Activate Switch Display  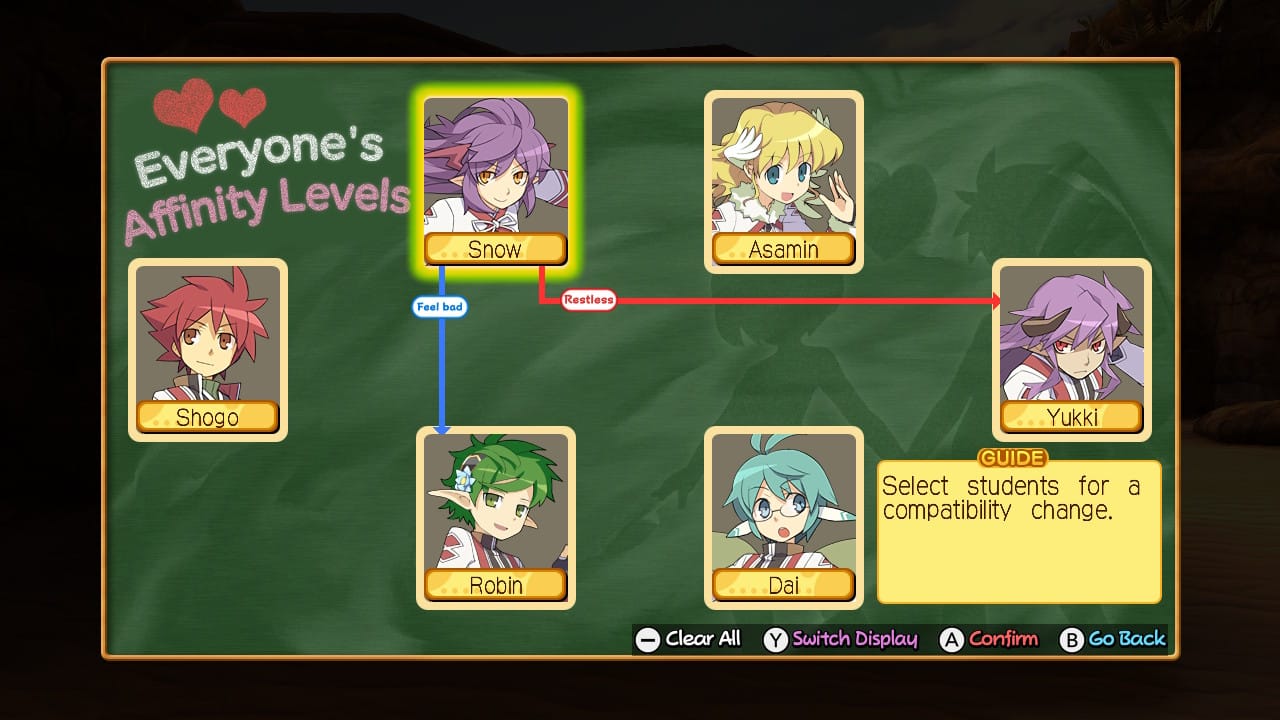pos(841,639)
